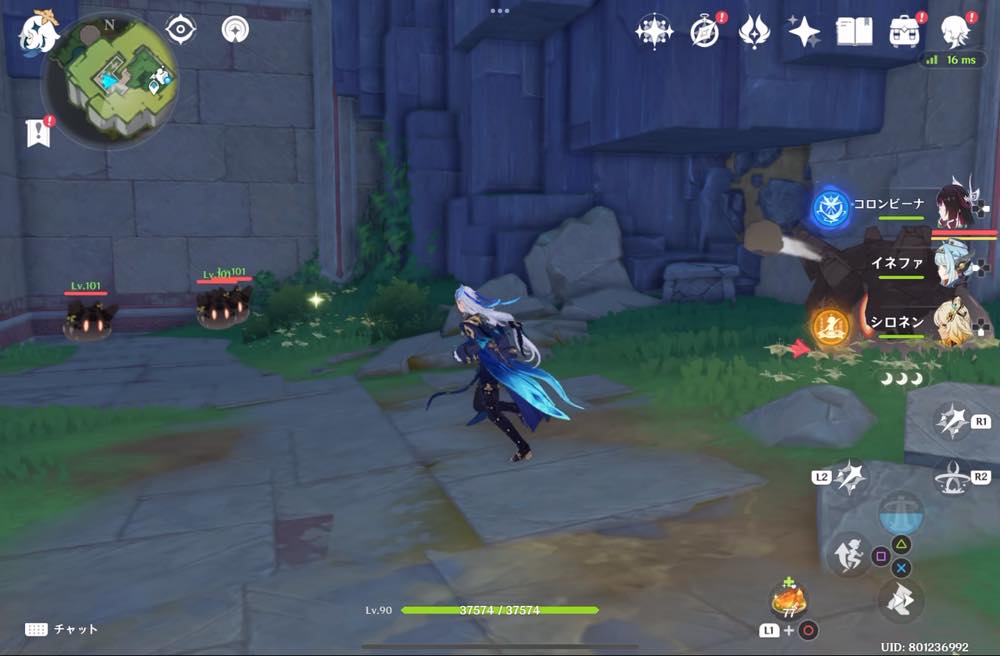
Task: Click the large four-point sparkle icon
Action: coord(804,32)
